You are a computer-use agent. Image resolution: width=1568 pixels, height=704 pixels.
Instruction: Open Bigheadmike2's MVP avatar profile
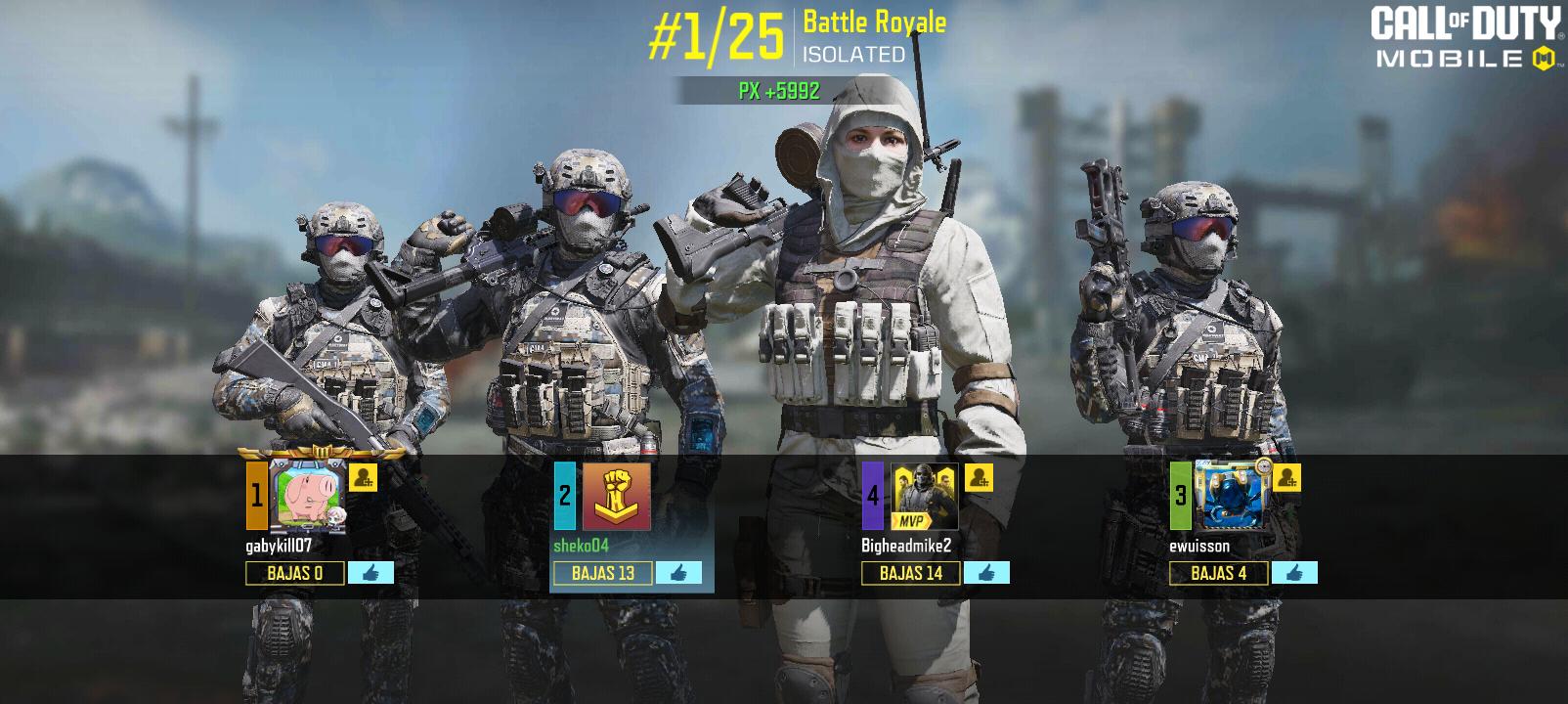pyautogui.click(x=924, y=497)
